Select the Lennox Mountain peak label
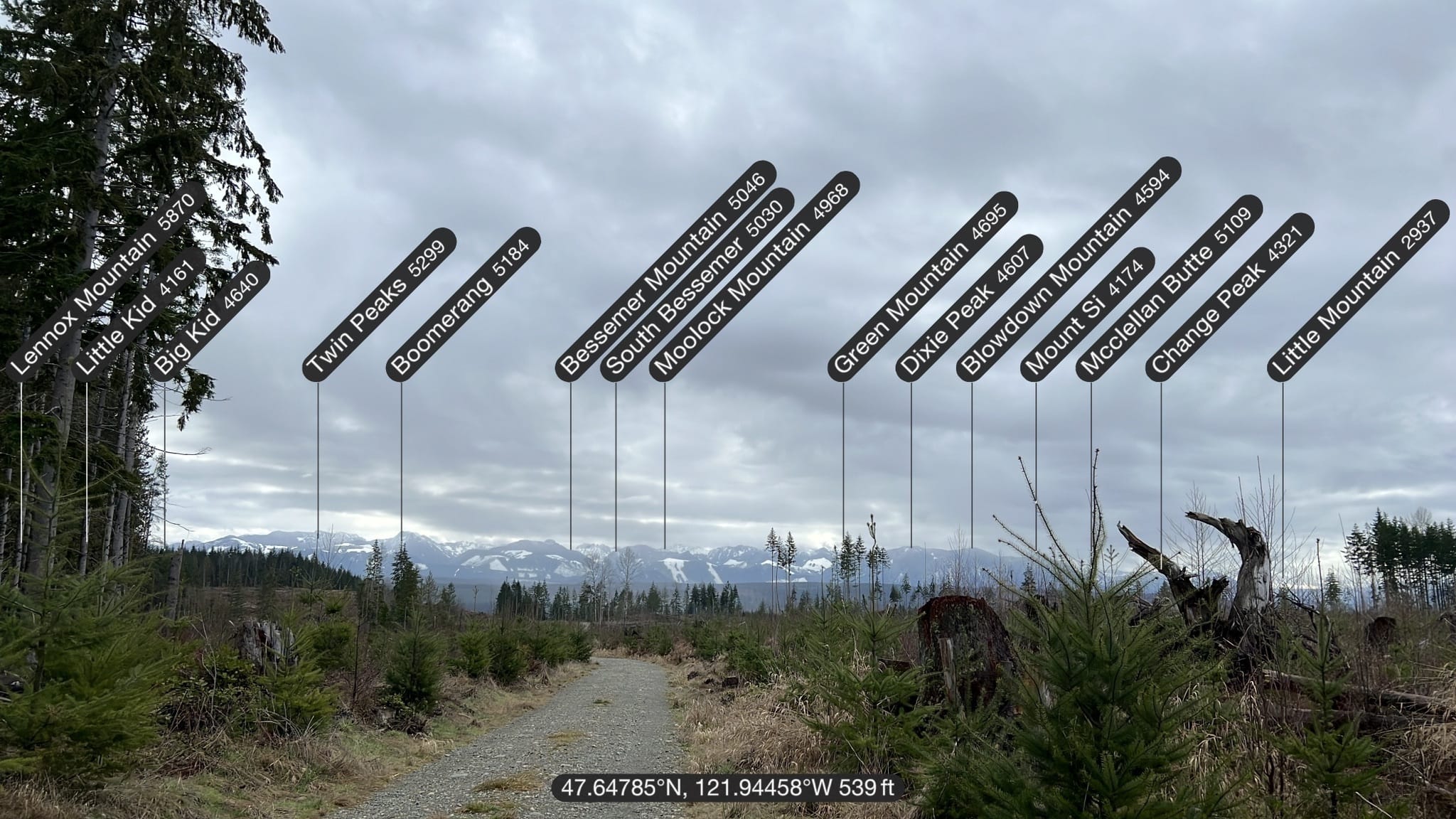The width and height of the screenshot is (1456, 819). pos(105,279)
